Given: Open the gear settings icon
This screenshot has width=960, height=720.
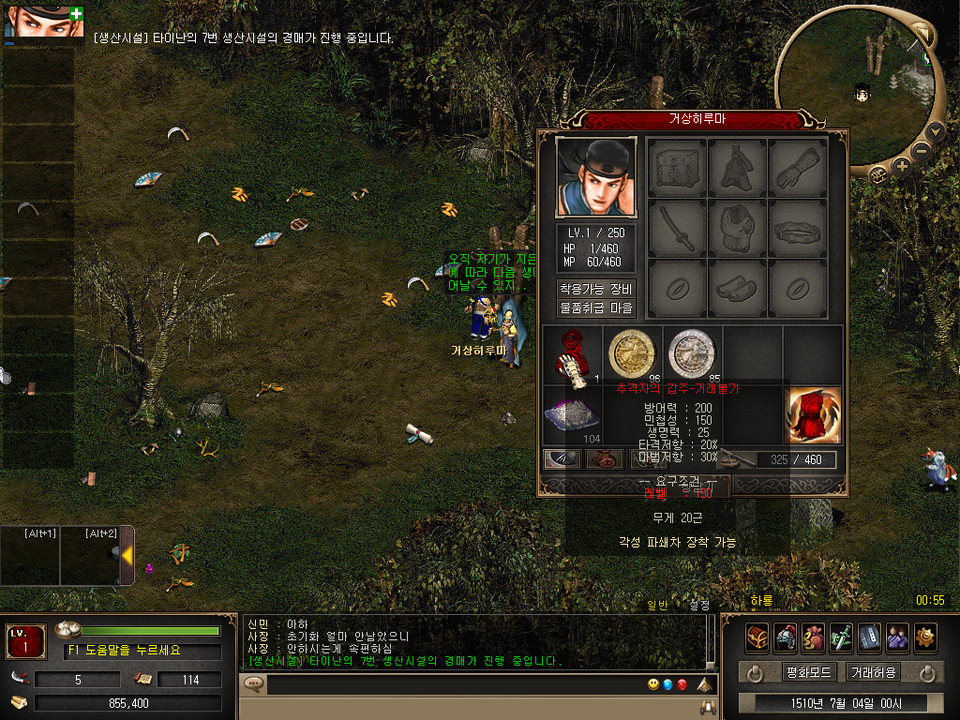Looking at the screenshot, I should pos(925,636).
